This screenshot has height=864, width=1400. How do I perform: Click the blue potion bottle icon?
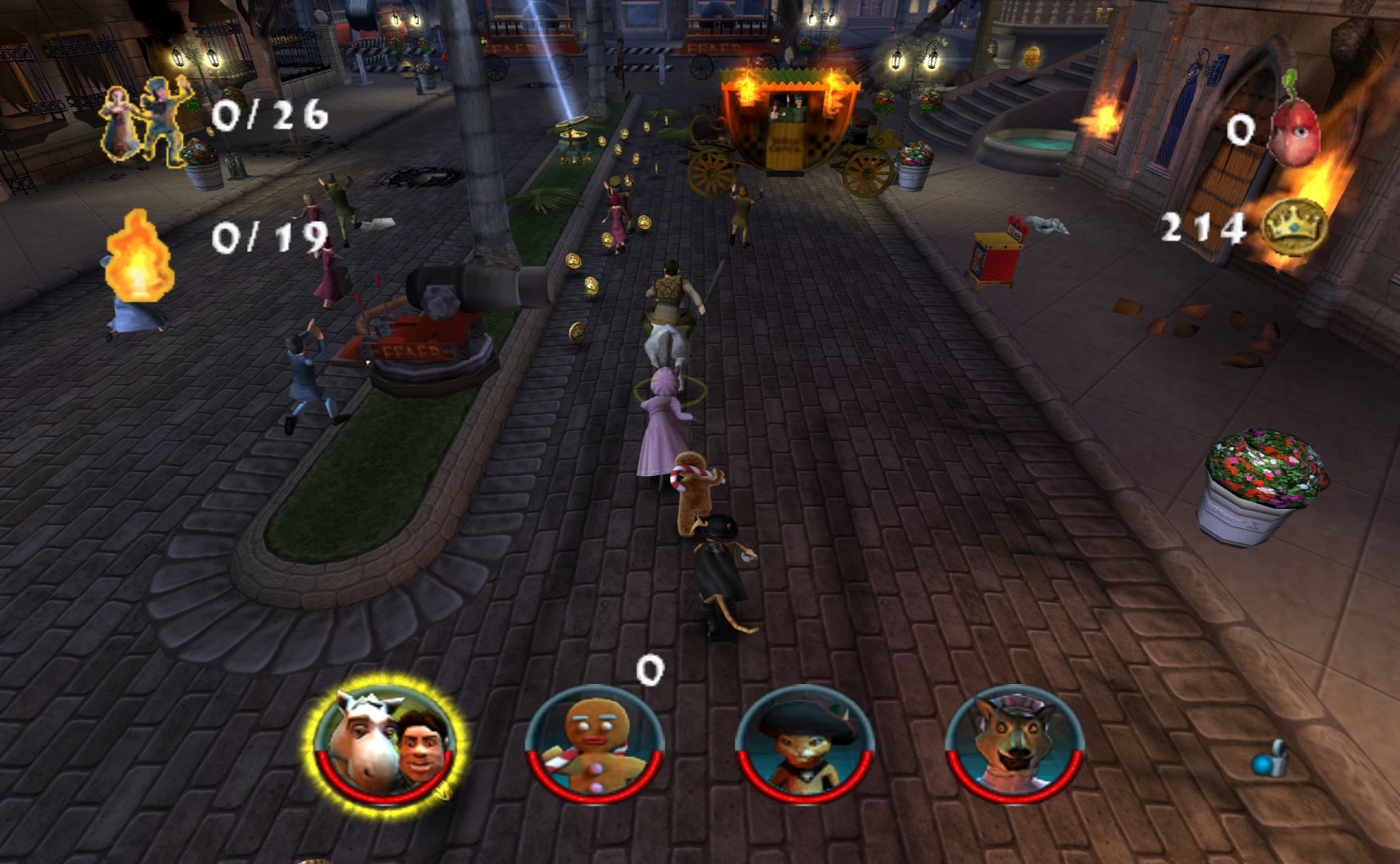click(x=1270, y=759)
